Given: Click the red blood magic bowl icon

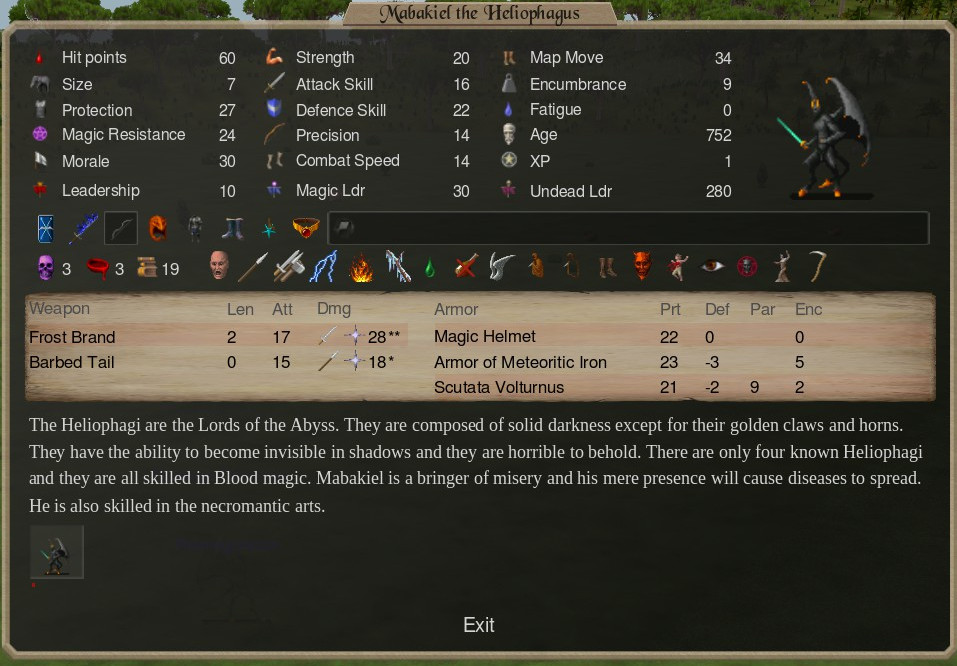Looking at the screenshot, I should click(x=98, y=268).
